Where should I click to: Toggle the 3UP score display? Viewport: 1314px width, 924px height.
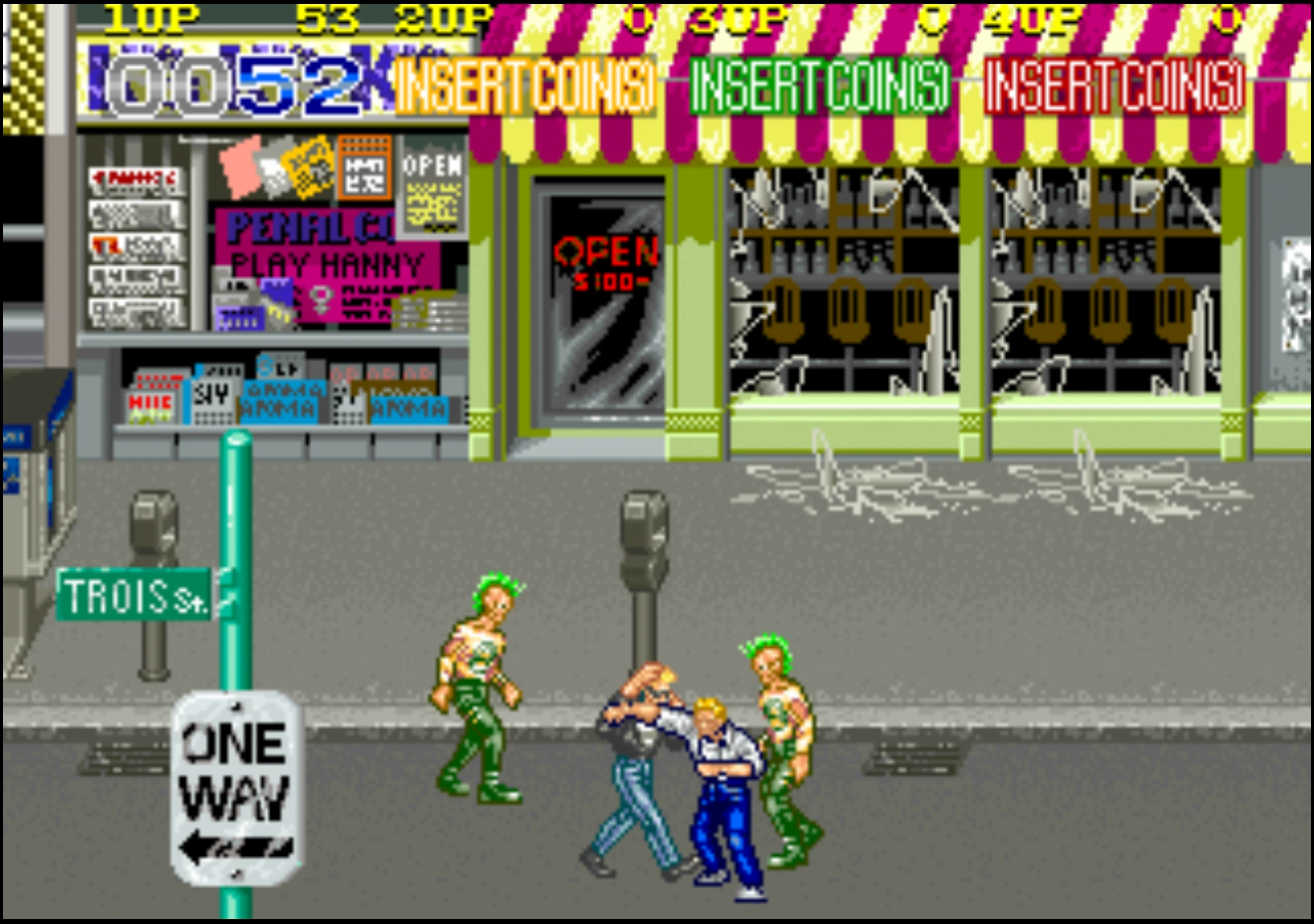click(738, 17)
